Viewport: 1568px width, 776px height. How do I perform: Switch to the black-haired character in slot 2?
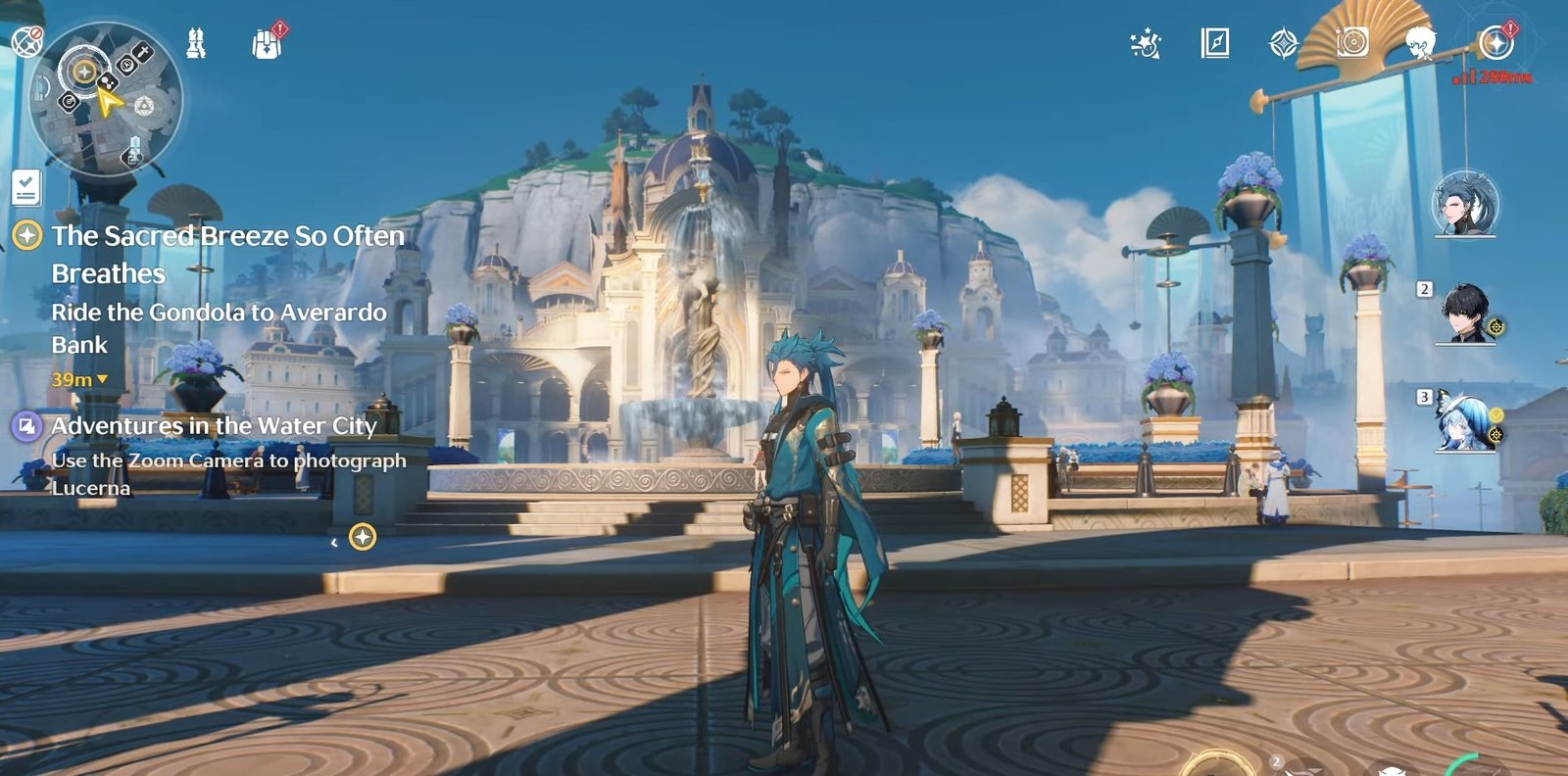pos(1465,314)
